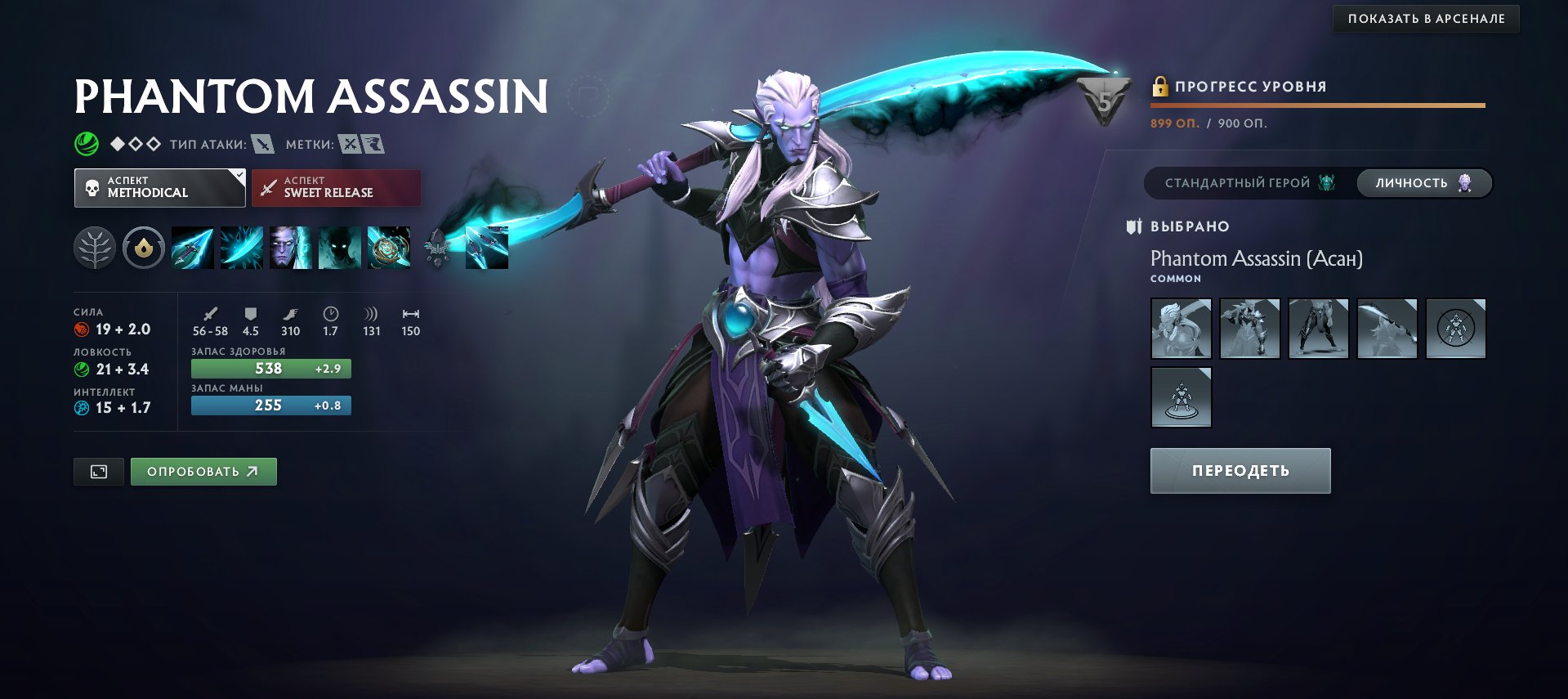
Task: Select the METHODICAL aspect
Action: (159, 187)
